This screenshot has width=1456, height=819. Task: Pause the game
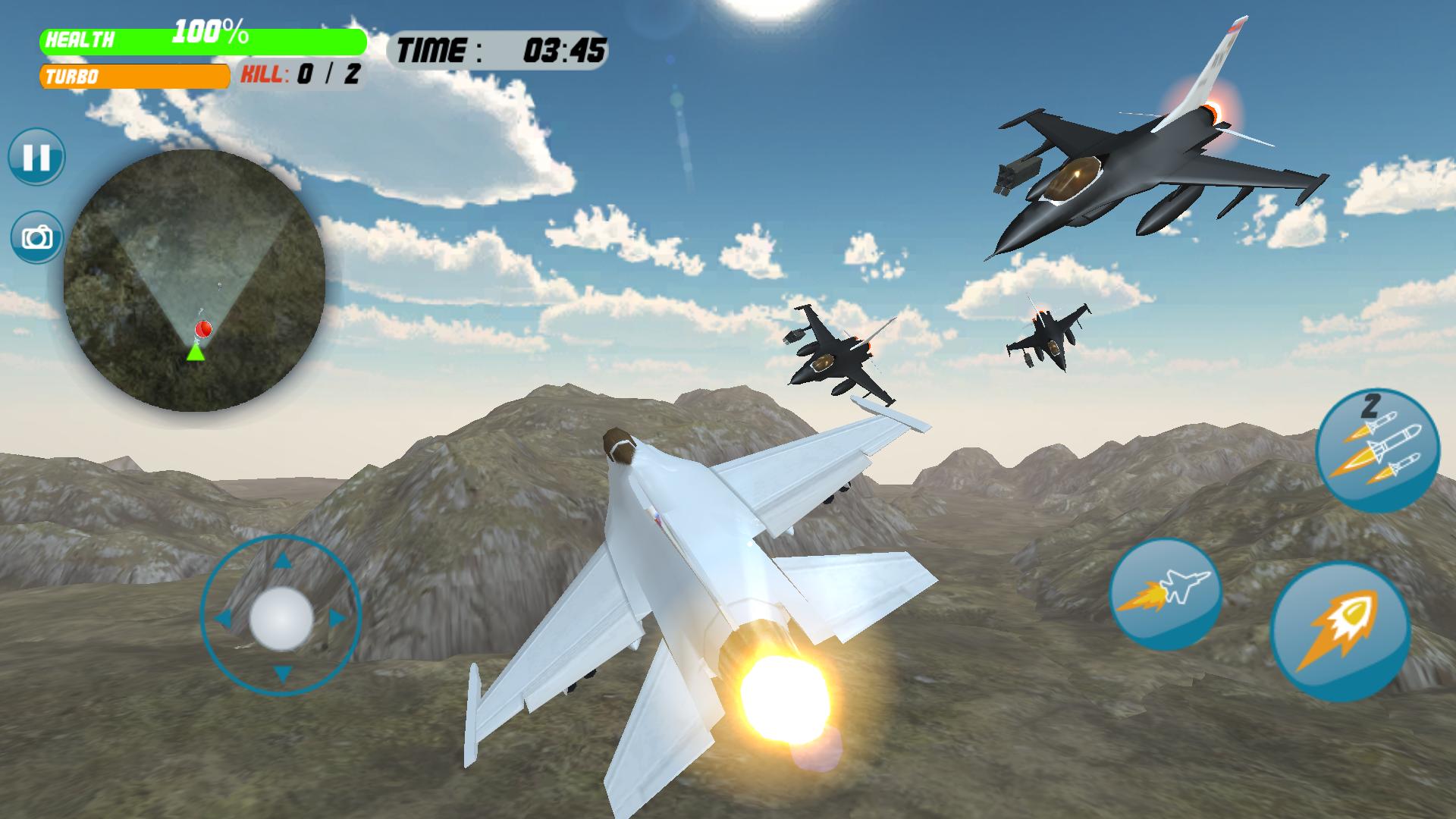pyautogui.click(x=36, y=157)
